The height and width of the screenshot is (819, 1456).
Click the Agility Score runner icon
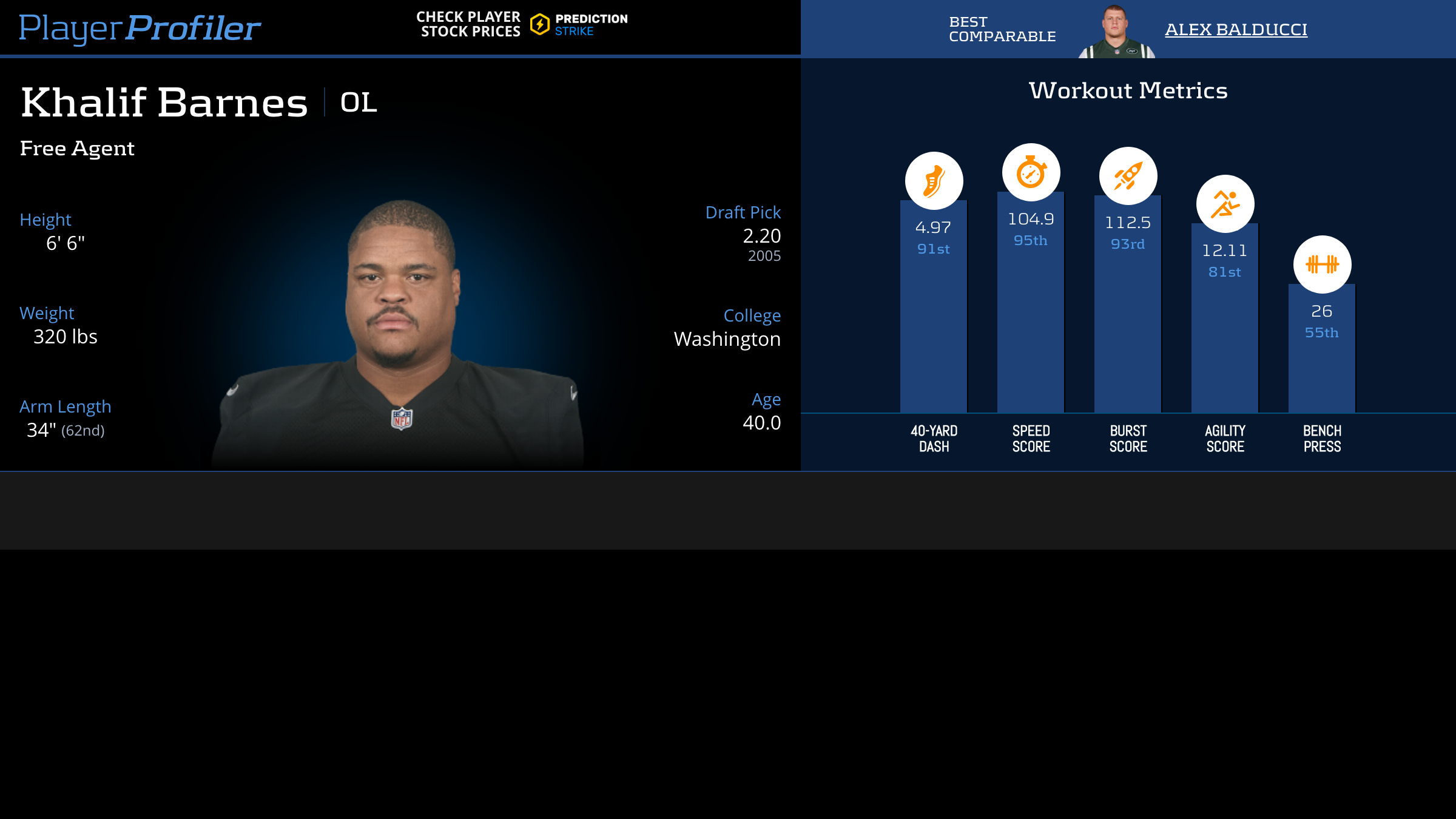pos(1225,204)
